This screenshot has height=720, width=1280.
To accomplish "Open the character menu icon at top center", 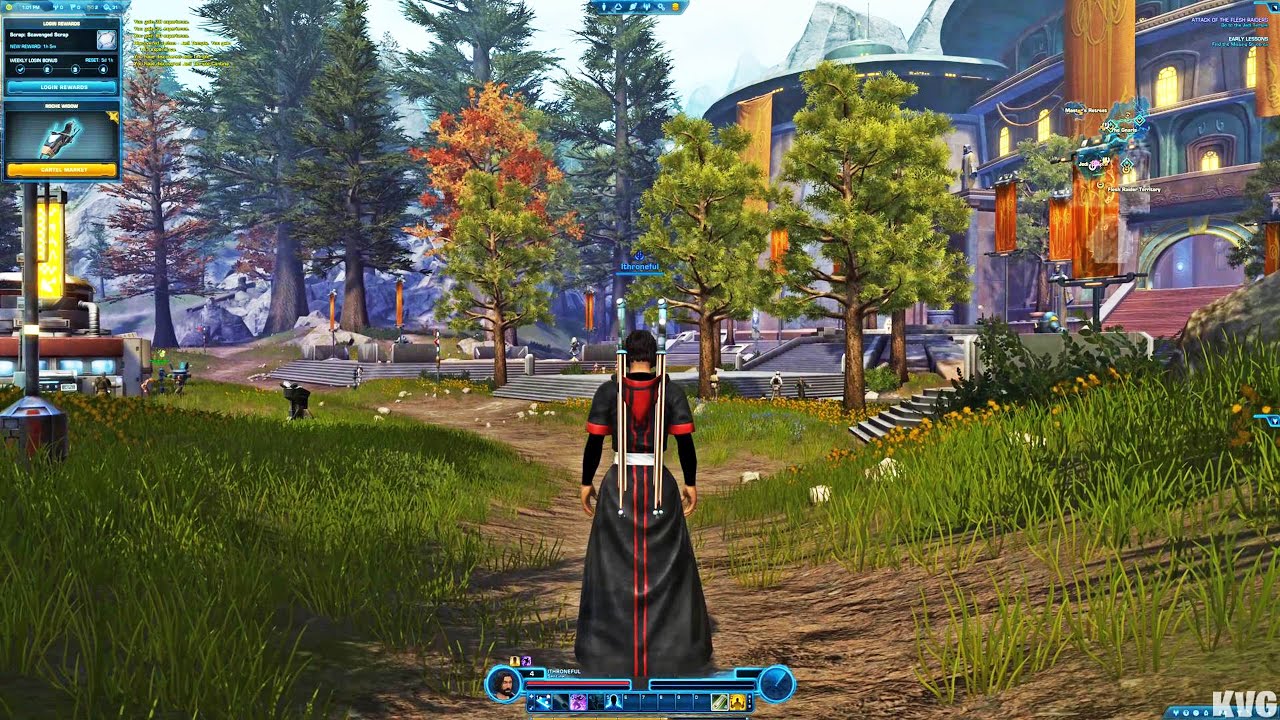I will coord(604,7).
